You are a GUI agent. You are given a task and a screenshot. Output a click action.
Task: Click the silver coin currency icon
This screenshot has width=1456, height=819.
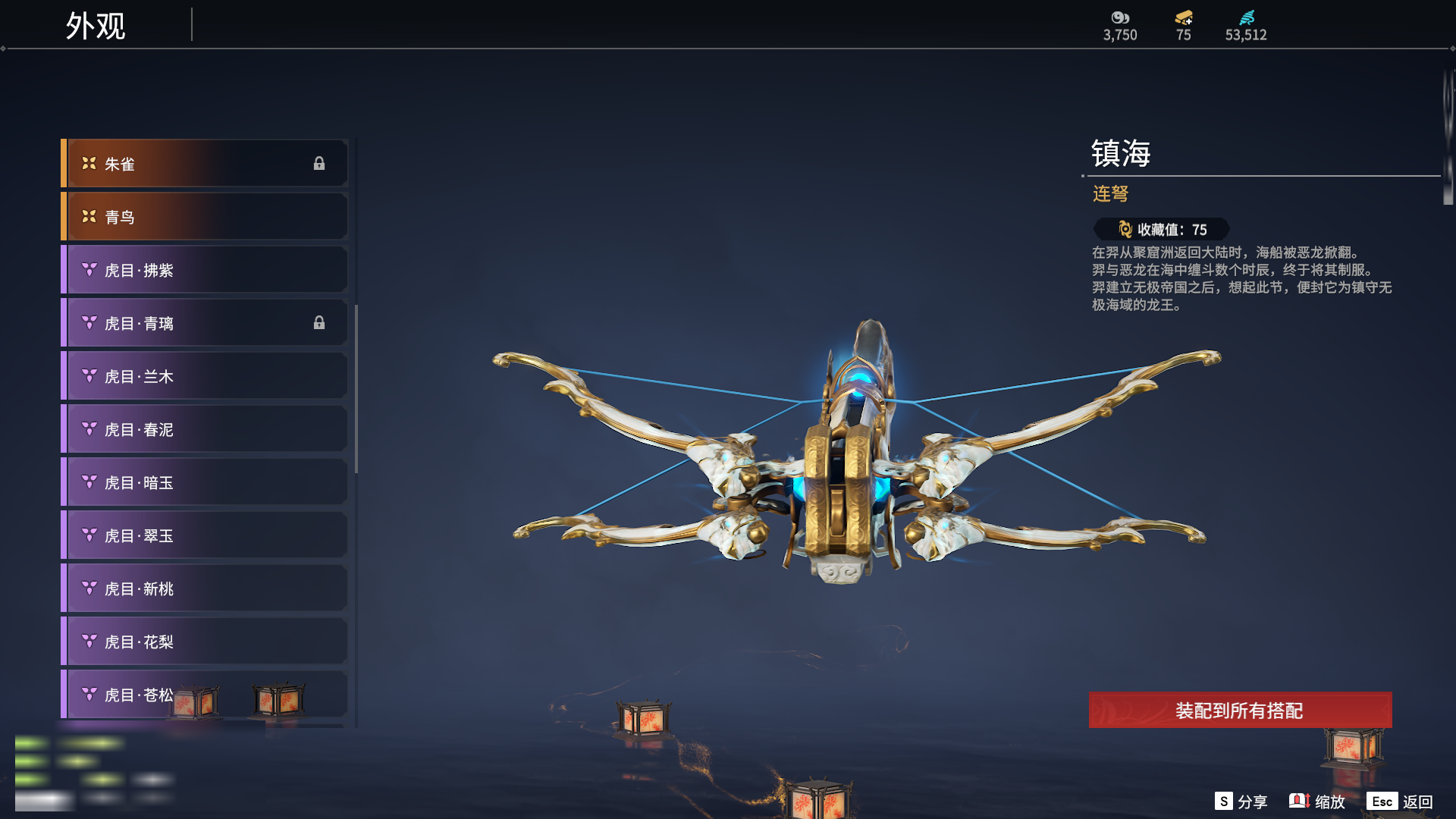pyautogui.click(x=1120, y=17)
